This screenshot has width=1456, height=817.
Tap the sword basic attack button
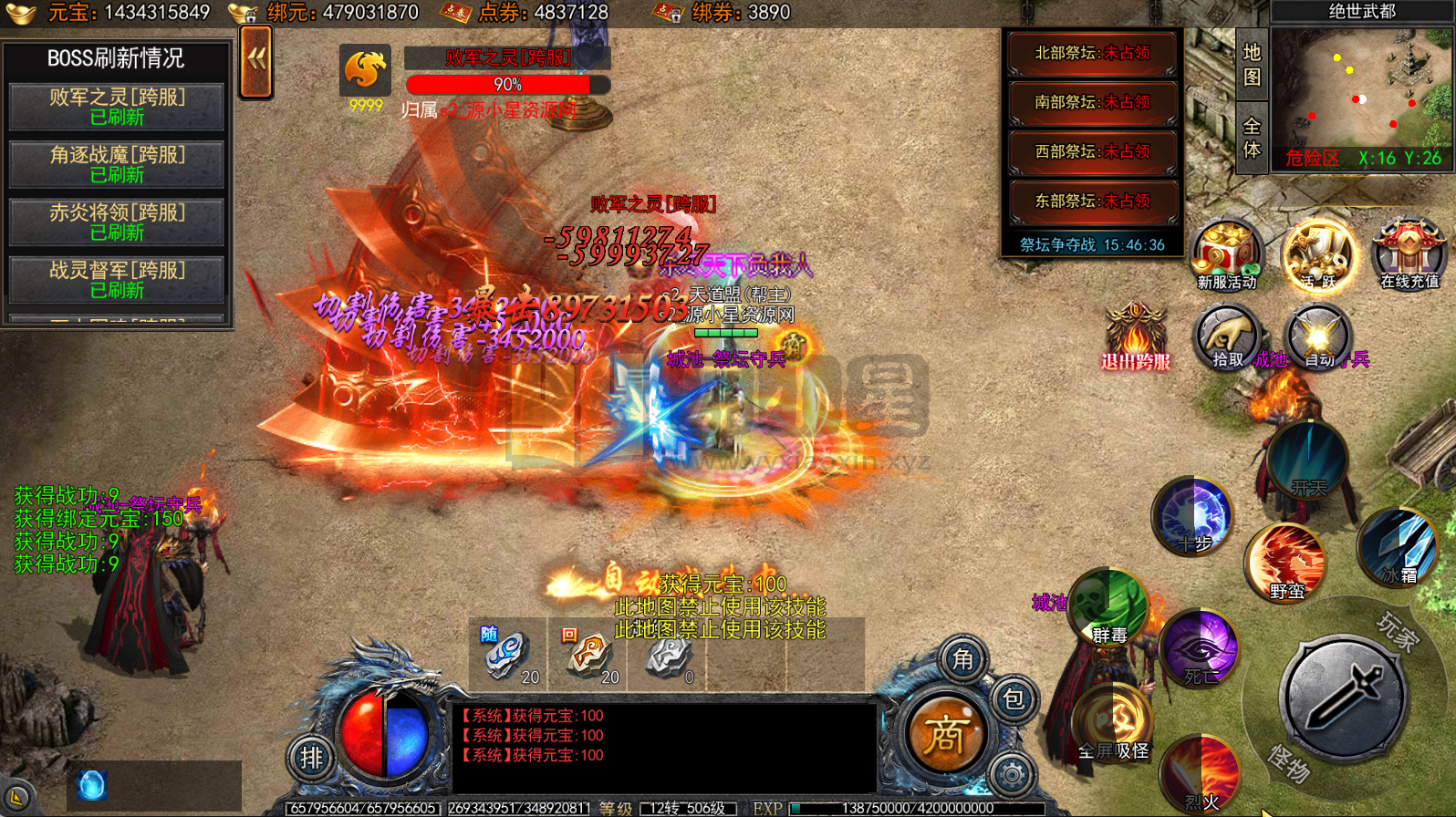tap(1343, 698)
